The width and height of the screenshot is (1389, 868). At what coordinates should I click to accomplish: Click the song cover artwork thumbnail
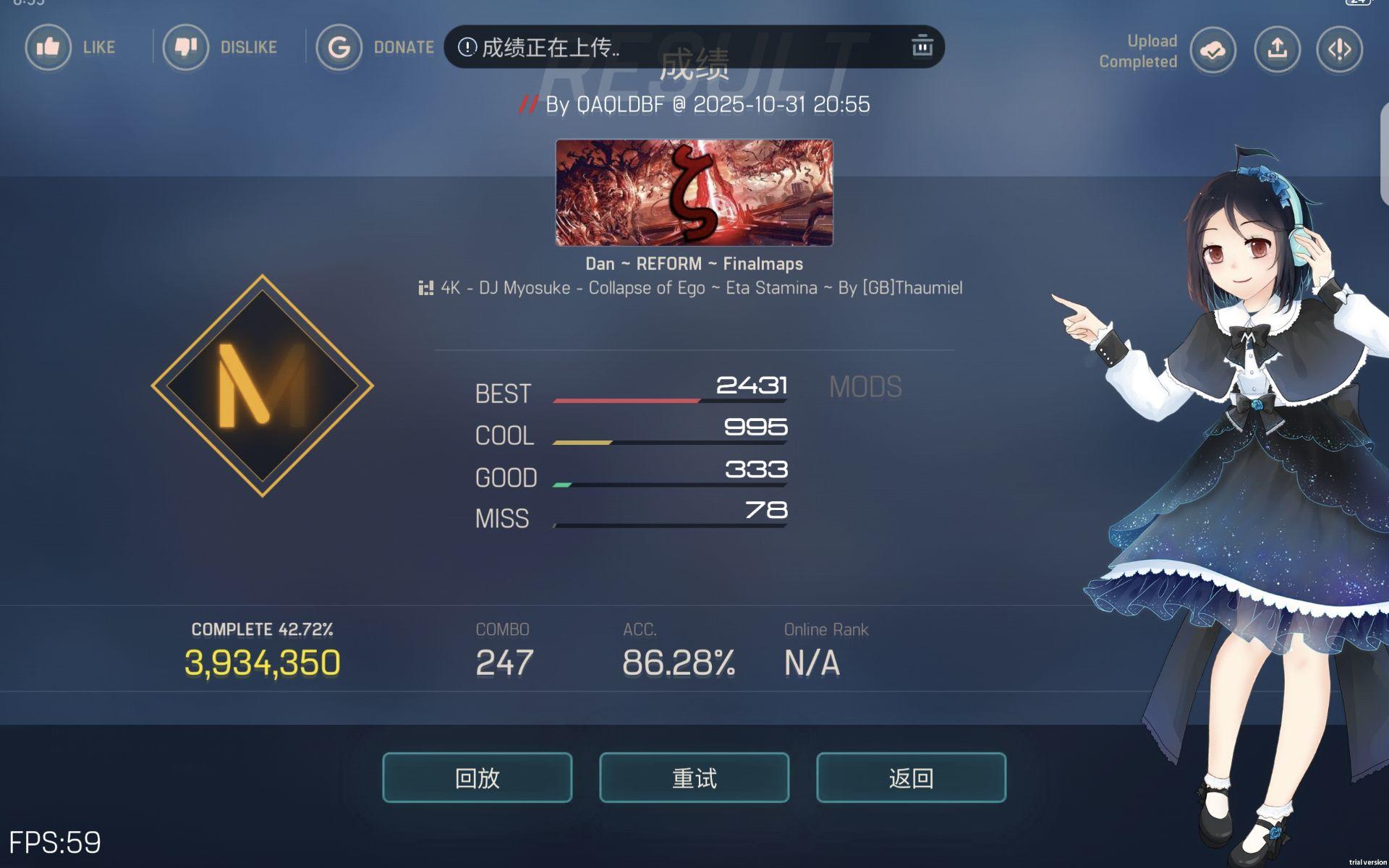pyautogui.click(x=693, y=193)
